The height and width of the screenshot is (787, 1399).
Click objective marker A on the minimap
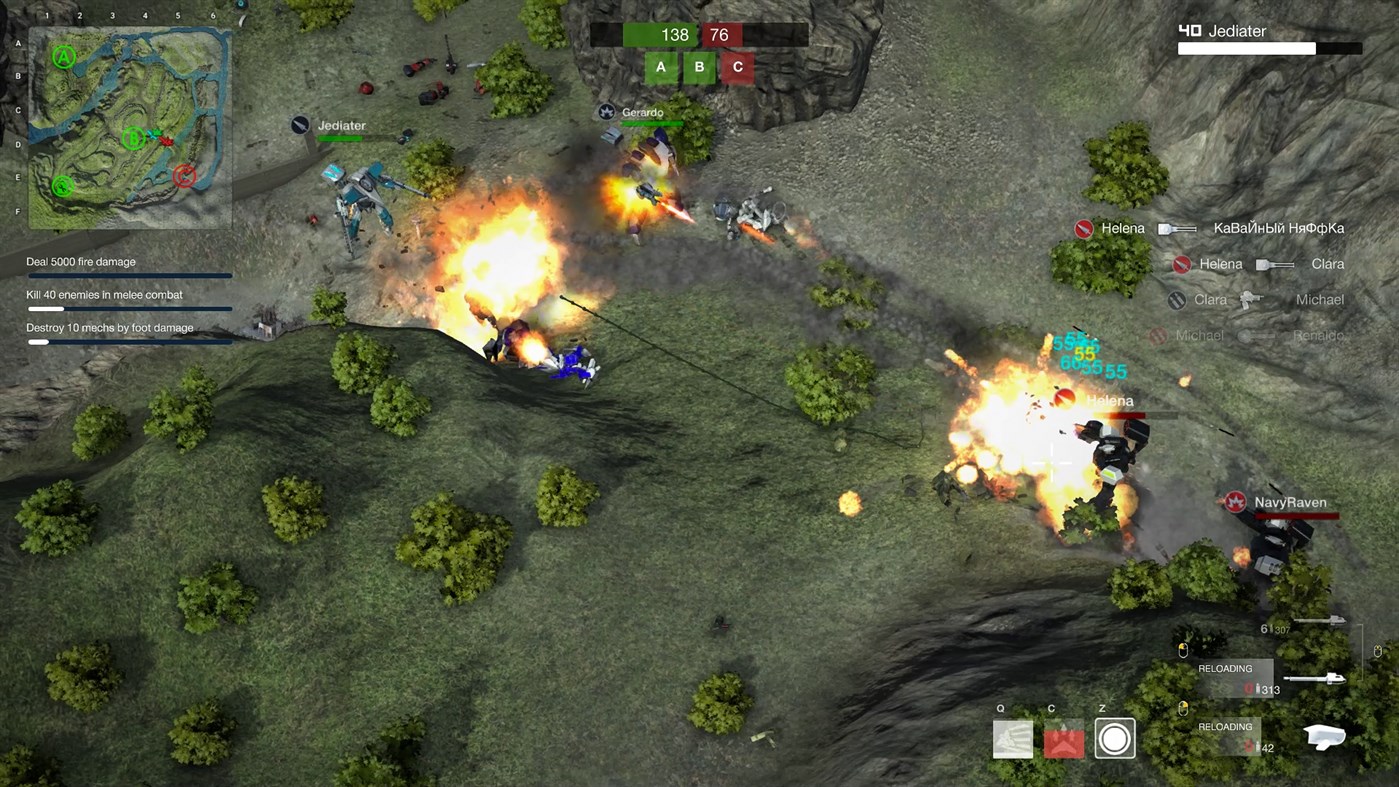63,57
